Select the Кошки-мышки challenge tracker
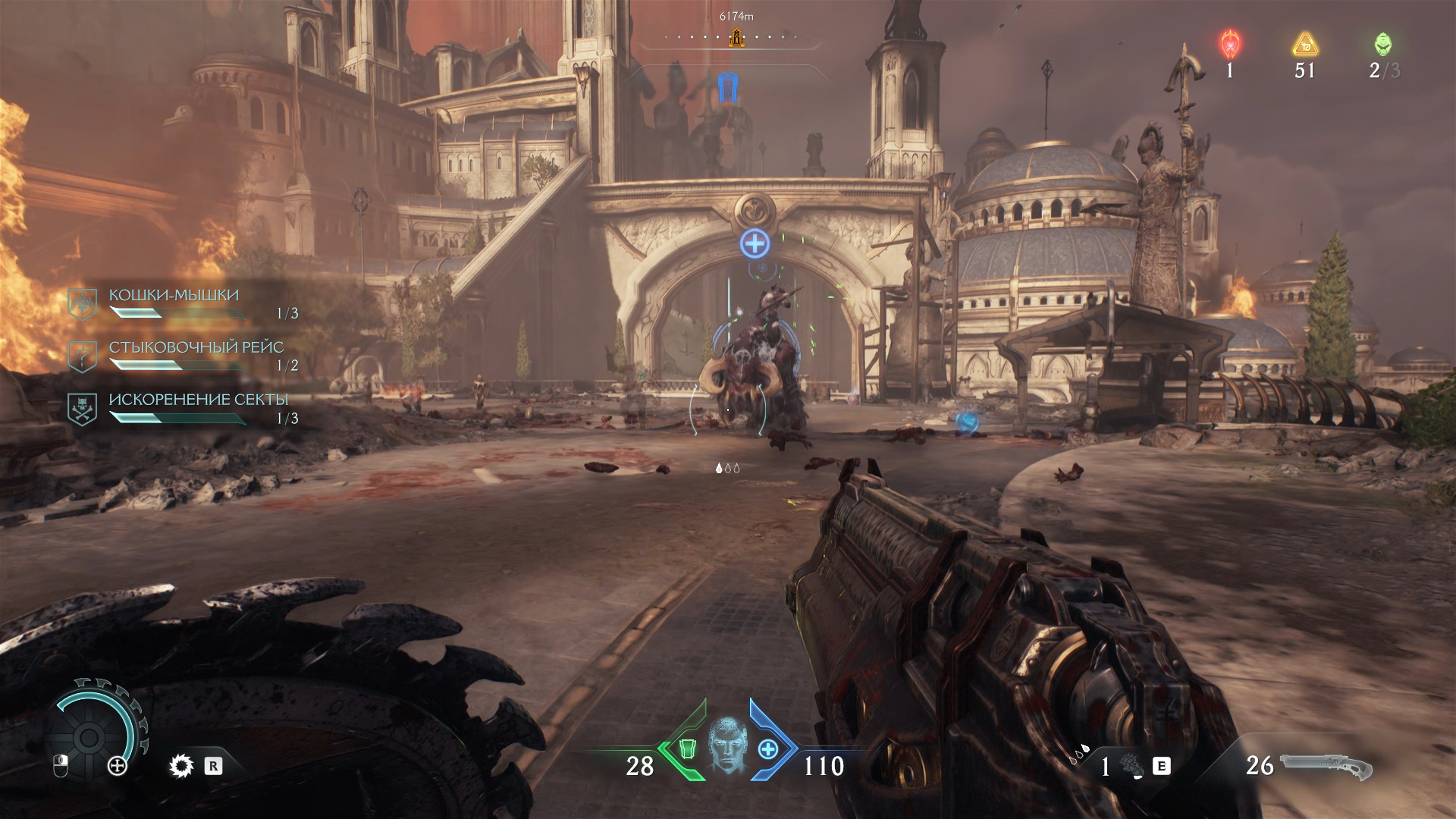The width and height of the screenshot is (1456, 819). click(174, 296)
